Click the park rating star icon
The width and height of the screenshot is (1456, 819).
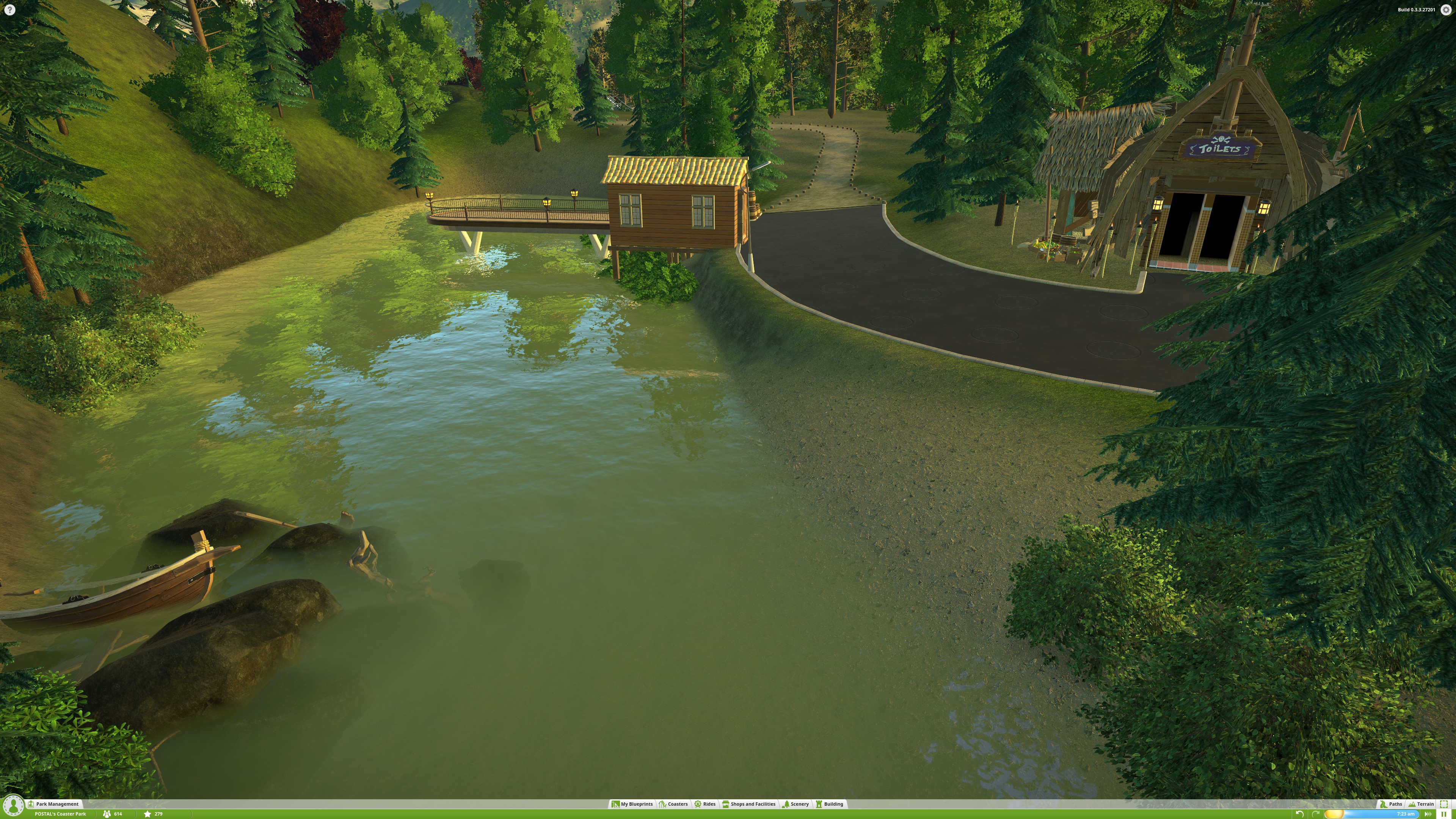pos(147,814)
